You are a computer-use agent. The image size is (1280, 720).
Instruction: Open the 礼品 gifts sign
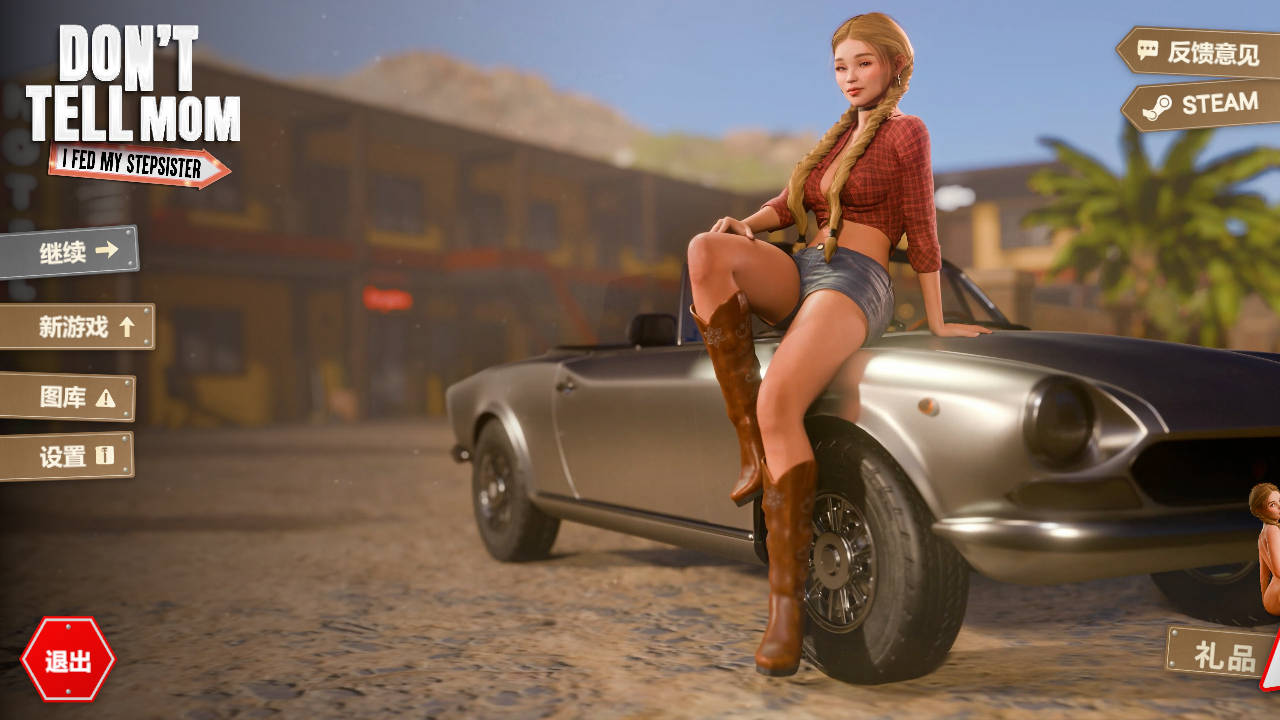click(1222, 655)
